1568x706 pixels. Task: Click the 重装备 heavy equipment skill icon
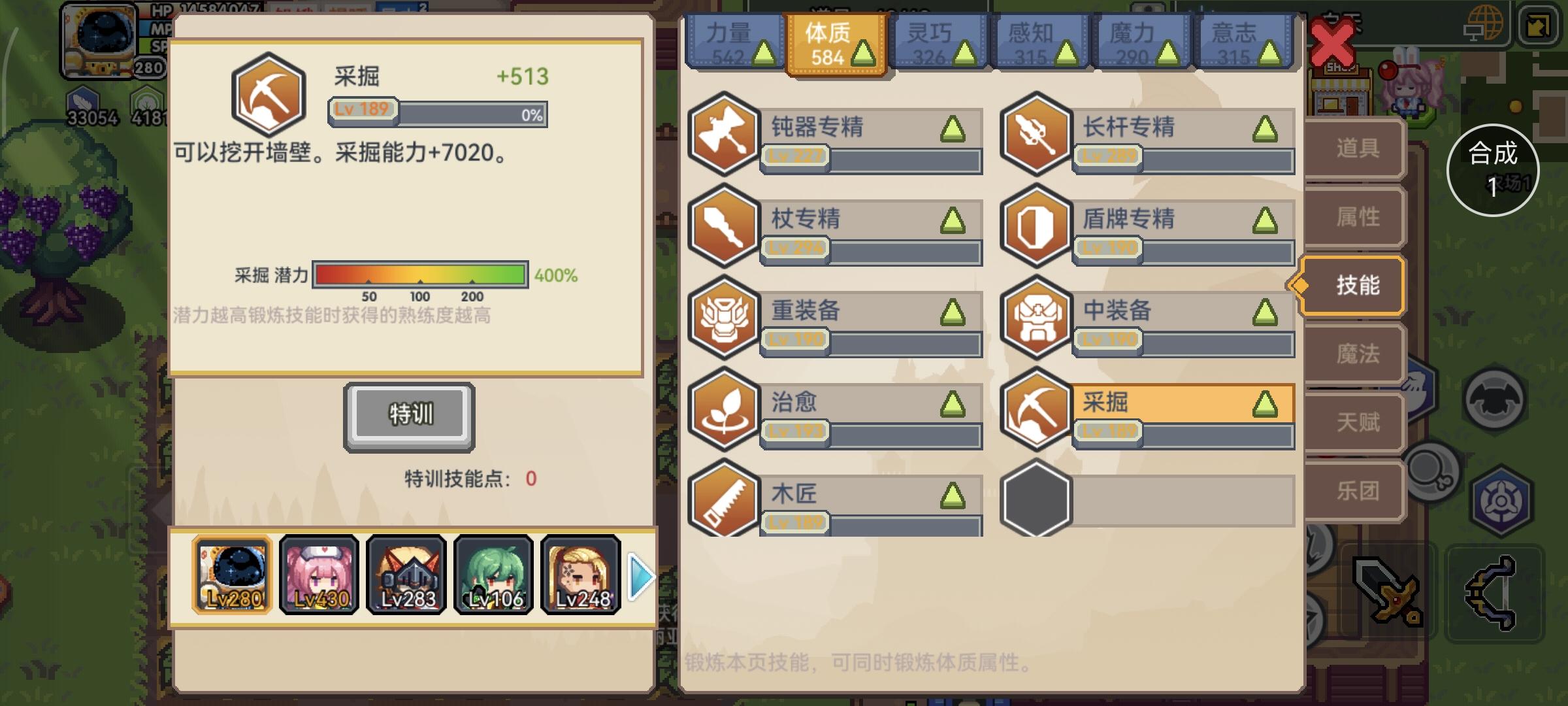tap(723, 320)
